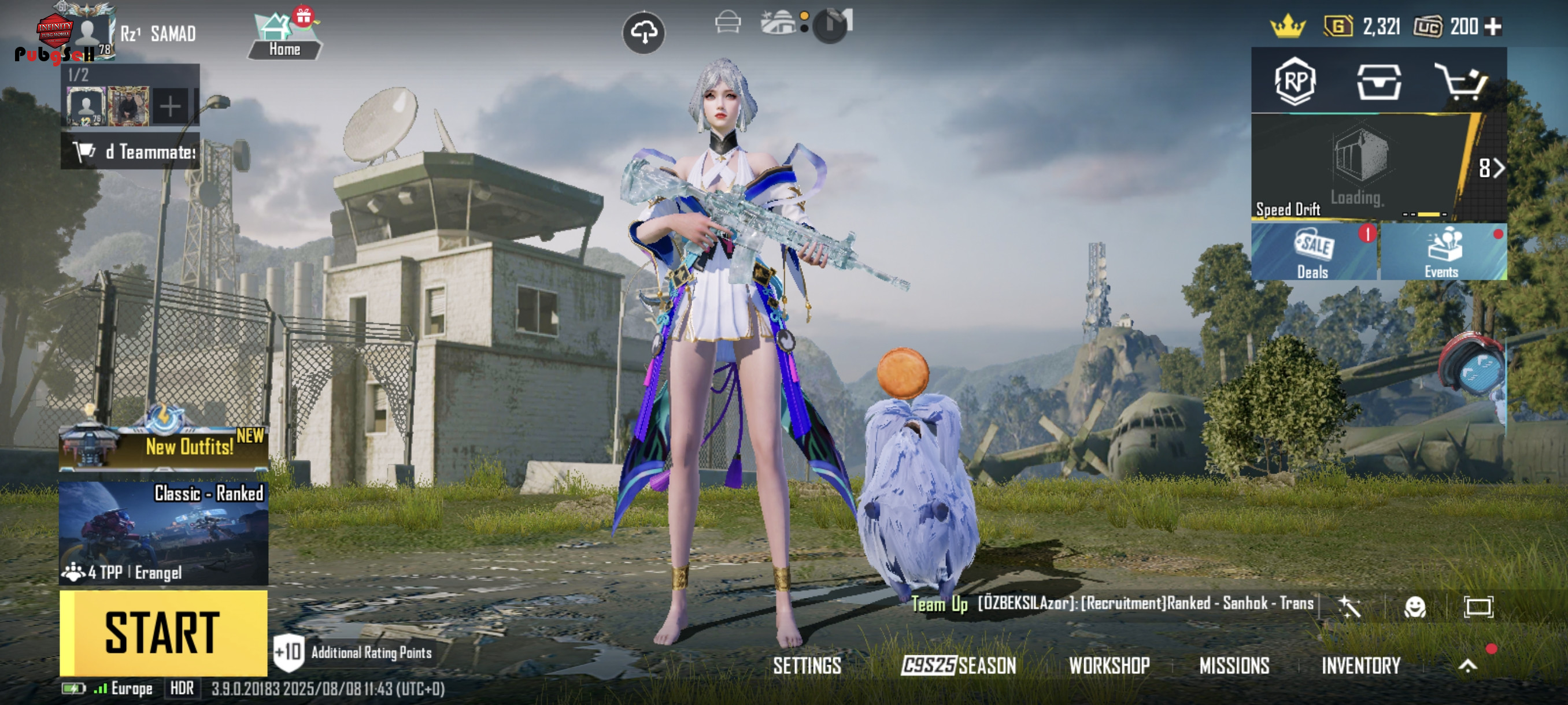Expand the bottom menu arrow
The width and height of the screenshot is (1568, 705).
[1467, 666]
